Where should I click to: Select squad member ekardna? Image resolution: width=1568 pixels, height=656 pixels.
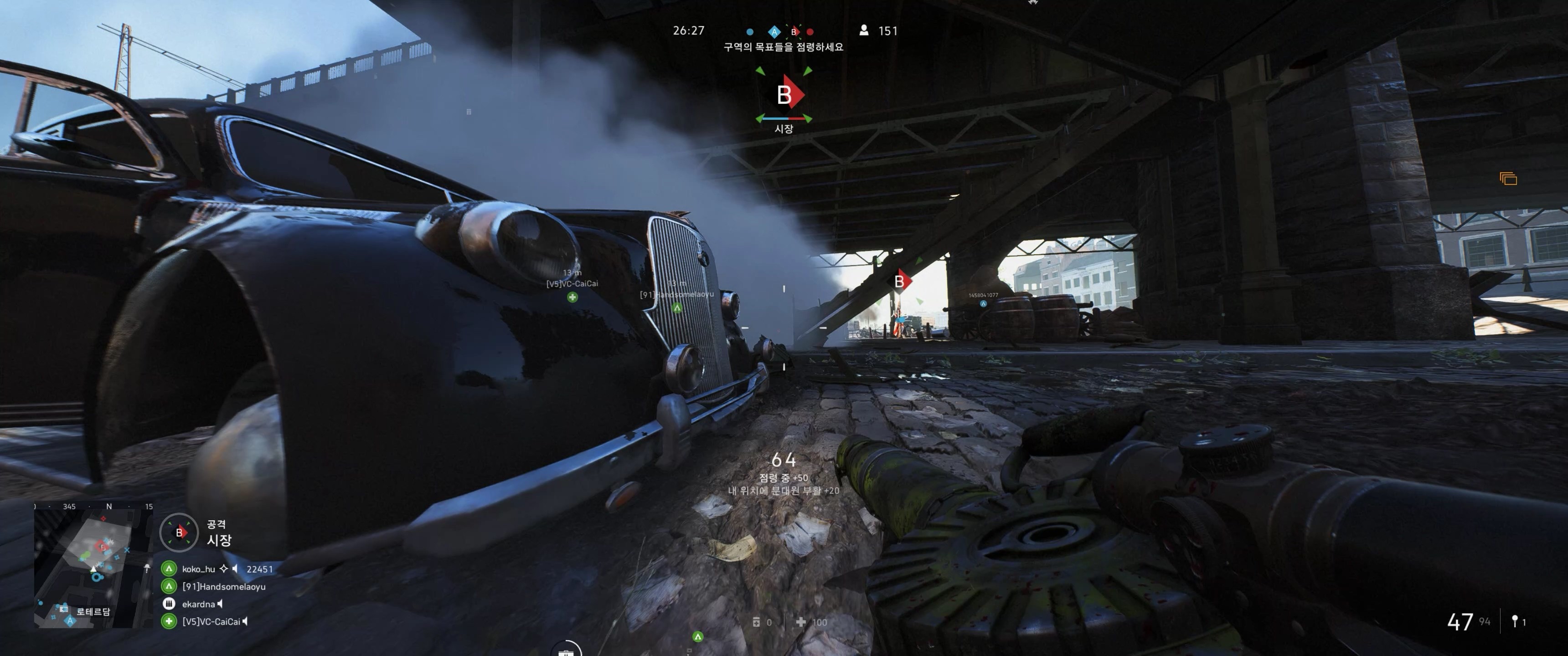tap(198, 604)
